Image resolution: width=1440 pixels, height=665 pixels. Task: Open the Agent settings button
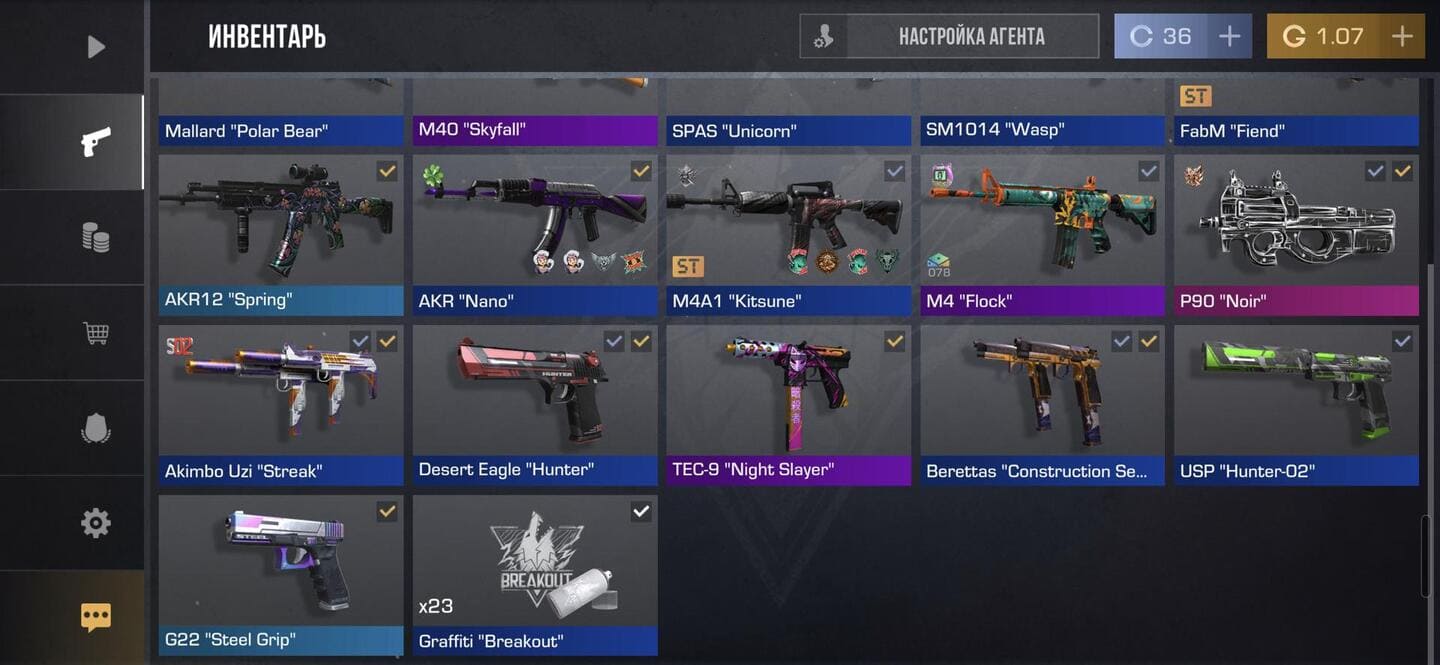pyautogui.click(x=948, y=37)
